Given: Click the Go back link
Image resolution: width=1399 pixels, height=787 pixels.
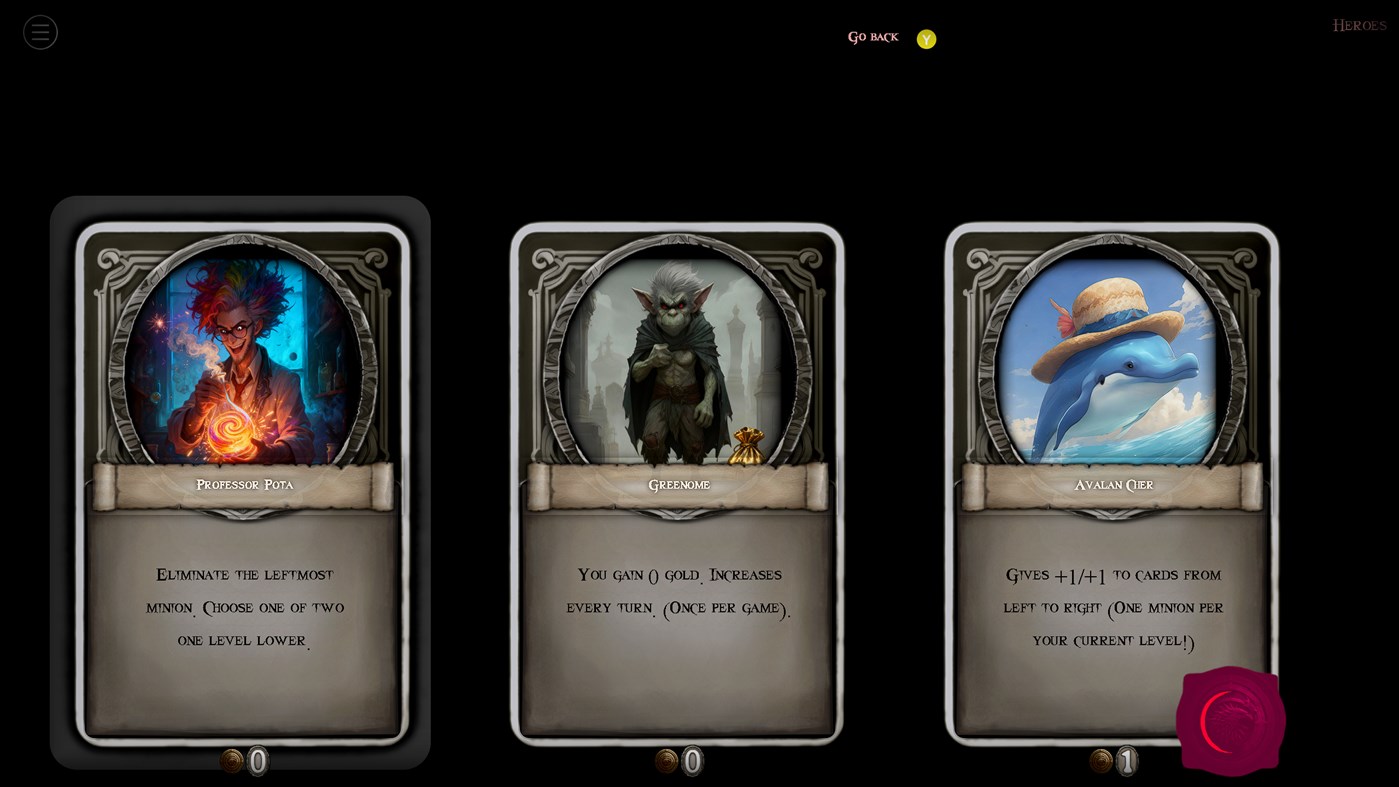Looking at the screenshot, I should click(x=872, y=37).
